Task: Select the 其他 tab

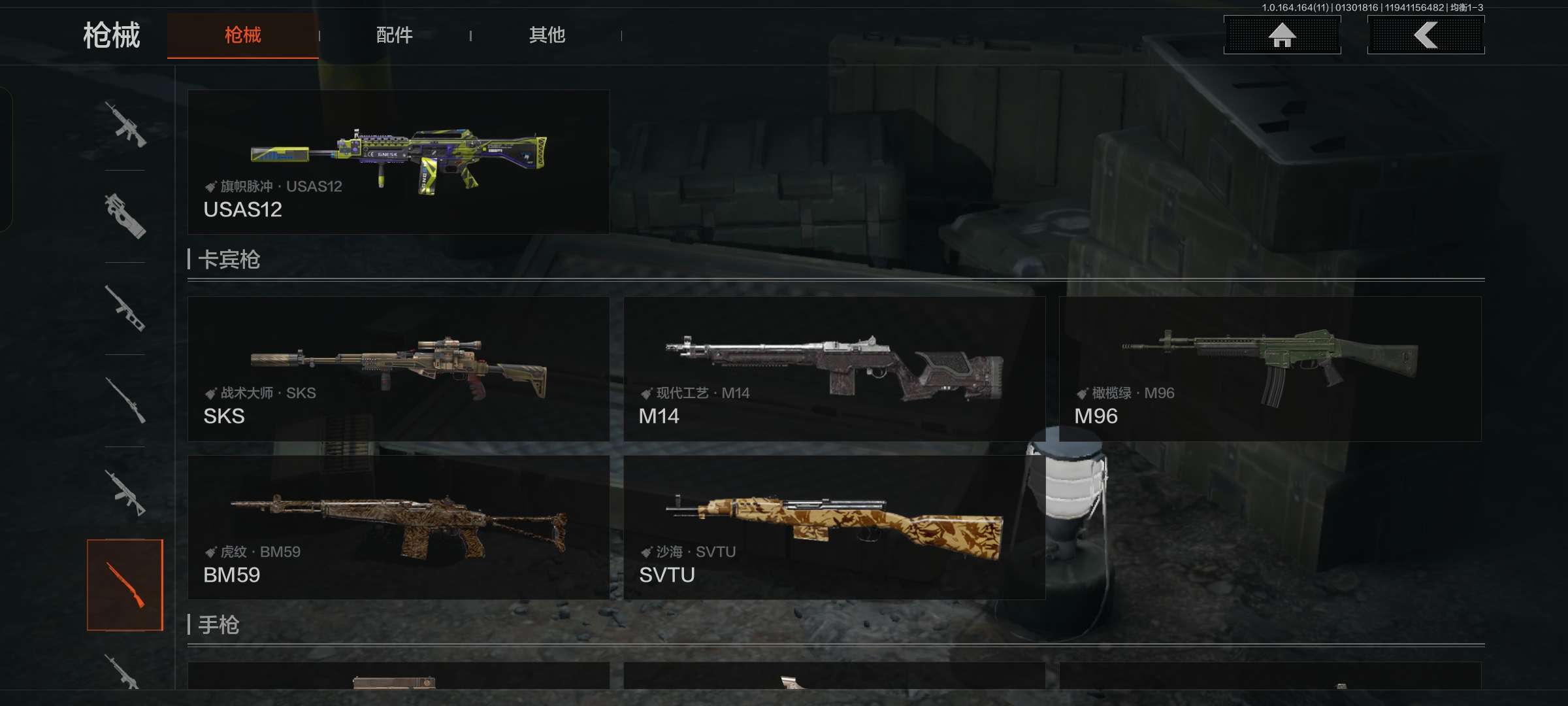Action: click(x=547, y=35)
